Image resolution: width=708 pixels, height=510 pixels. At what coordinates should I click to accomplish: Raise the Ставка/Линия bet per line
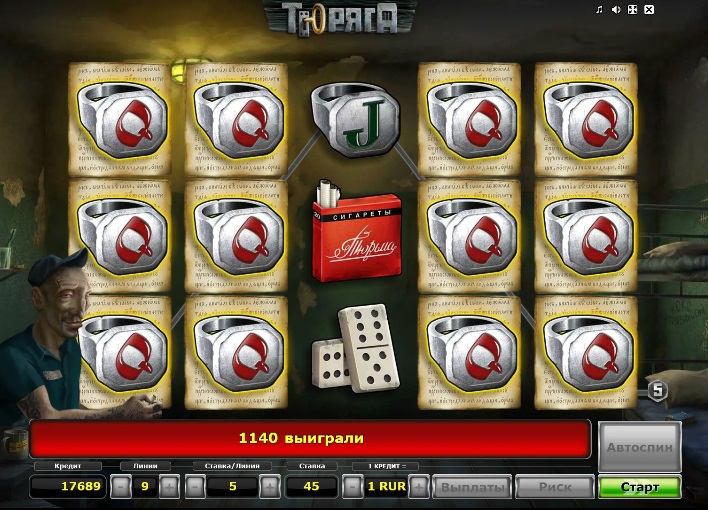pyautogui.click(x=269, y=487)
